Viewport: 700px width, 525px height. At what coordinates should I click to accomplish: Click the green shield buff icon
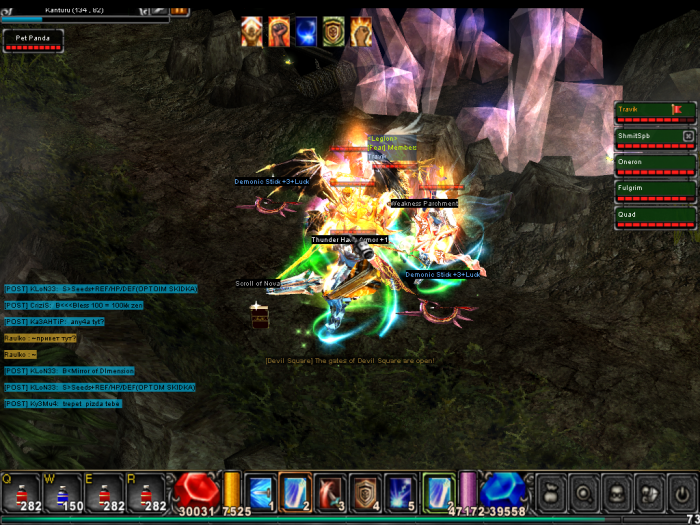[x=333, y=32]
